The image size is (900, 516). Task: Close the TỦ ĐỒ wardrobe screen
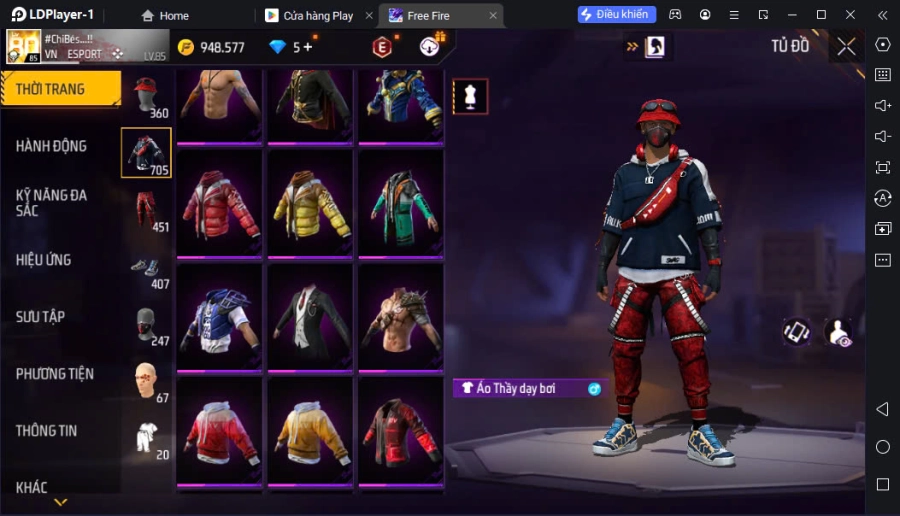pyautogui.click(x=847, y=46)
